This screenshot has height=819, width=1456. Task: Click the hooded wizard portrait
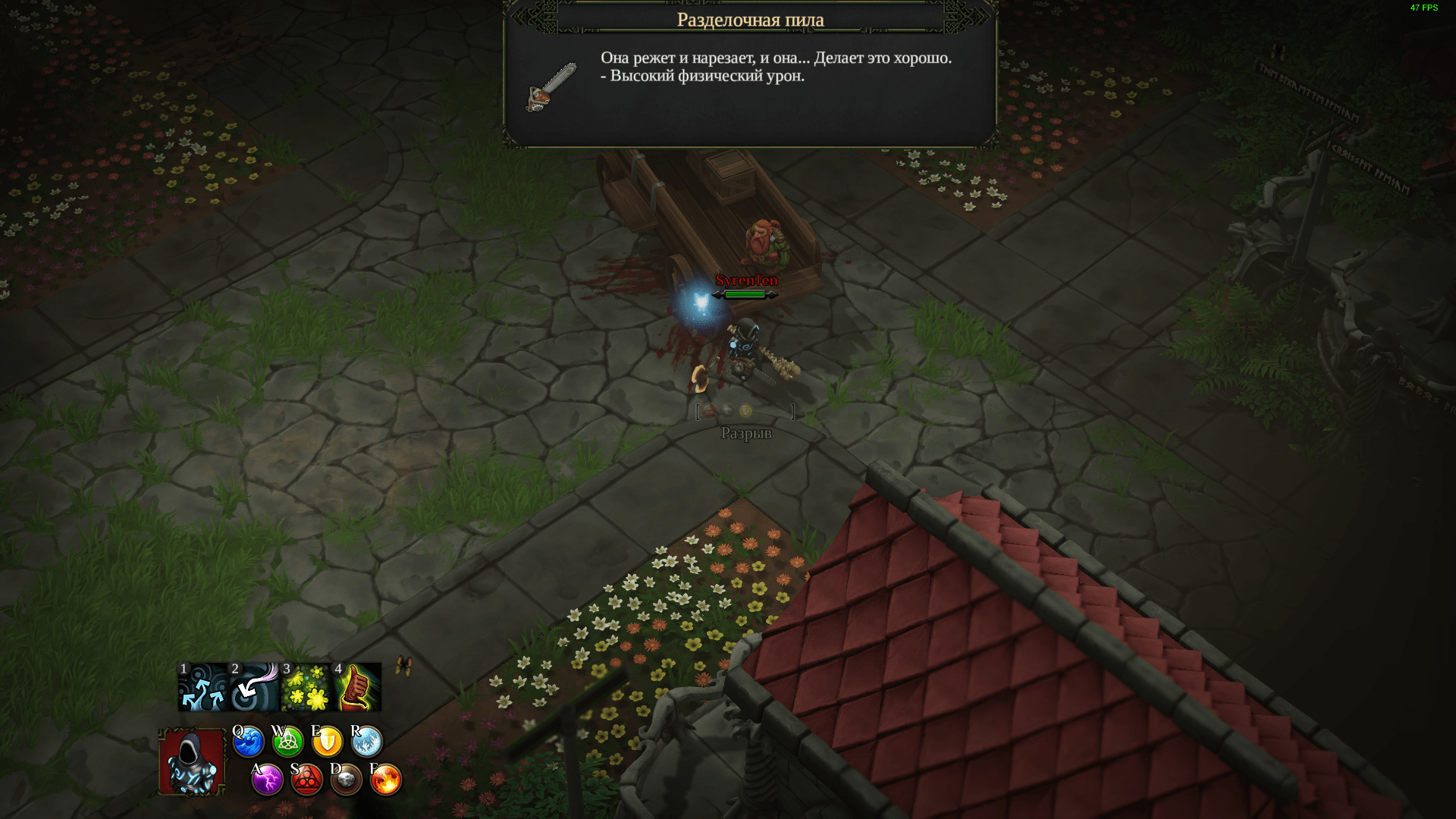(x=192, y=762)
